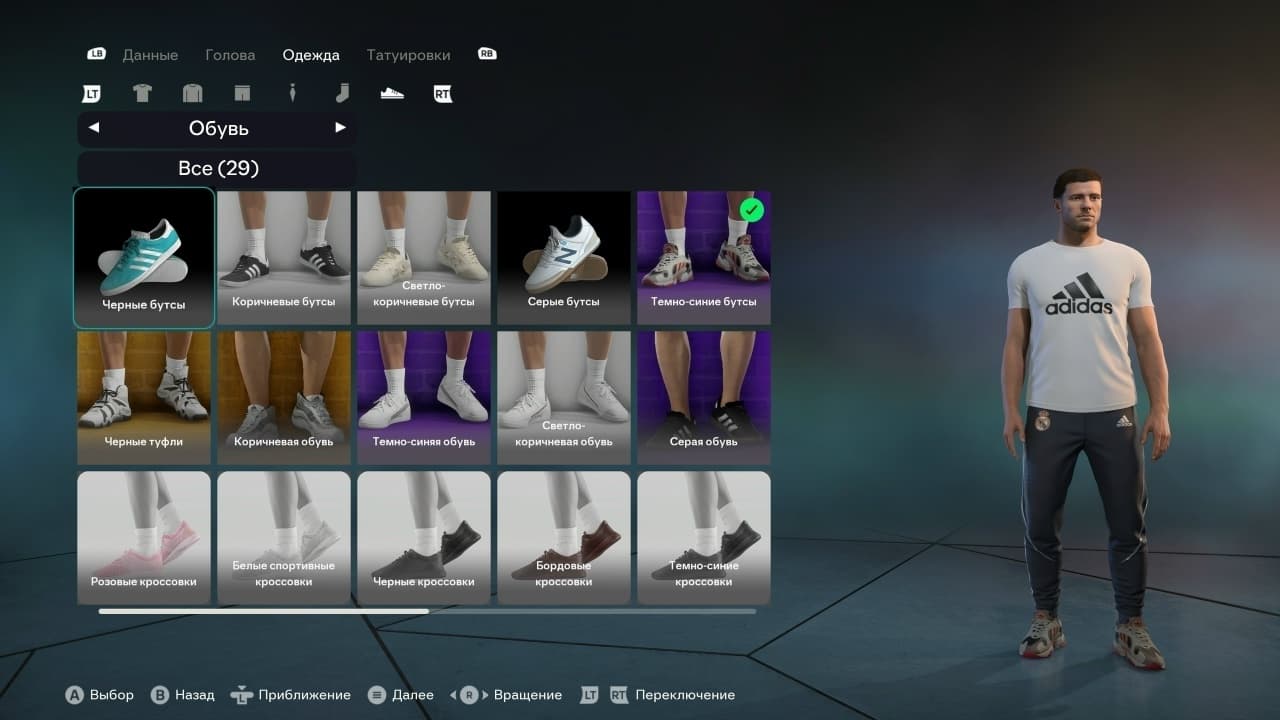
Task: Switch to the Голова tab
Action: (230, 55)
